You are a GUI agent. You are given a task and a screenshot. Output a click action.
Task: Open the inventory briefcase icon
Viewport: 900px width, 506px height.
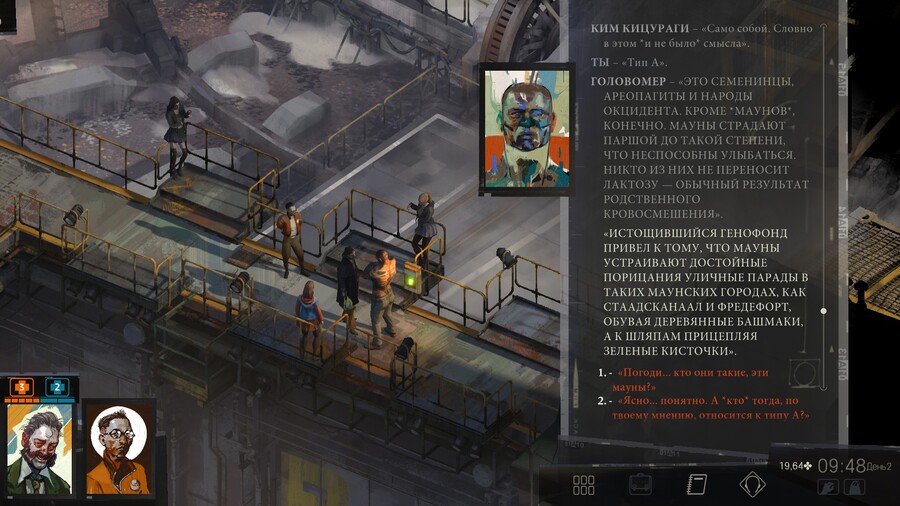[x=640, y=485]
